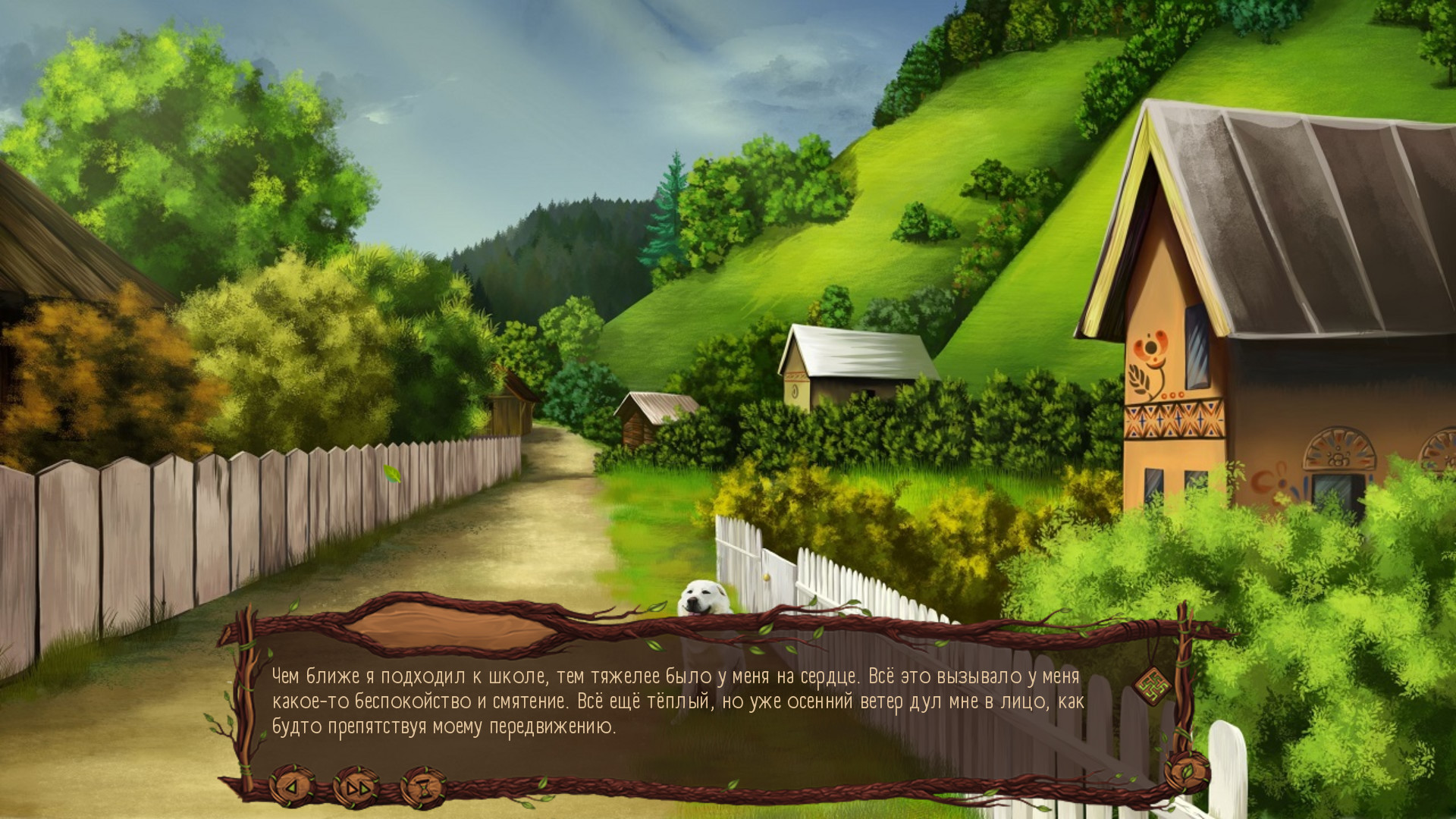Activate the fast-forward skip button
Screen dimensions: 1456x819
tap(355, 787)
